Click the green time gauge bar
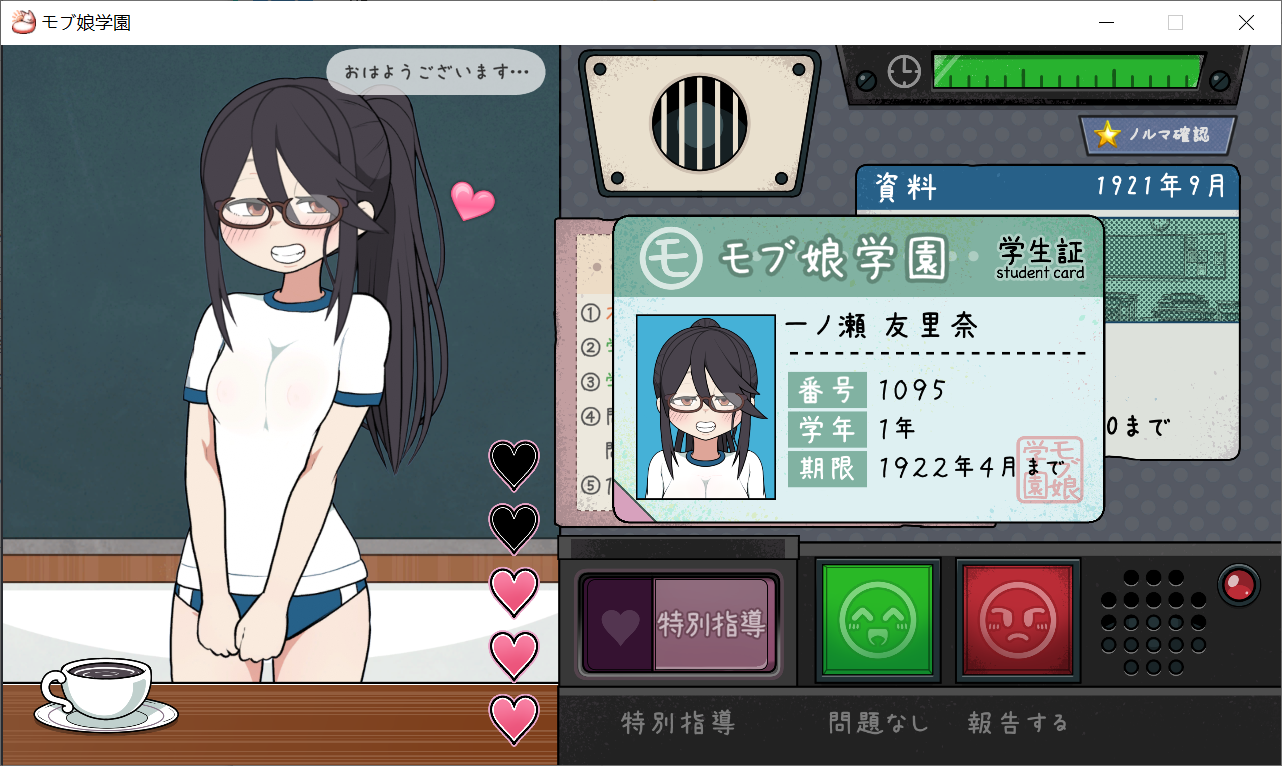 1065,72
